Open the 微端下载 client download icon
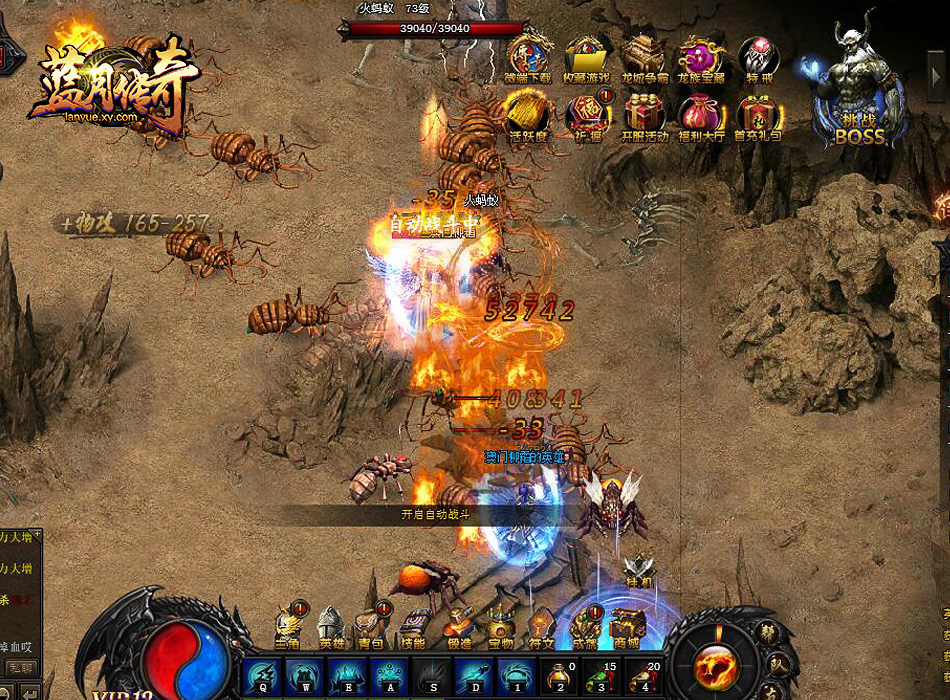The width and height of the screenshot is (950, 700). 527,58
